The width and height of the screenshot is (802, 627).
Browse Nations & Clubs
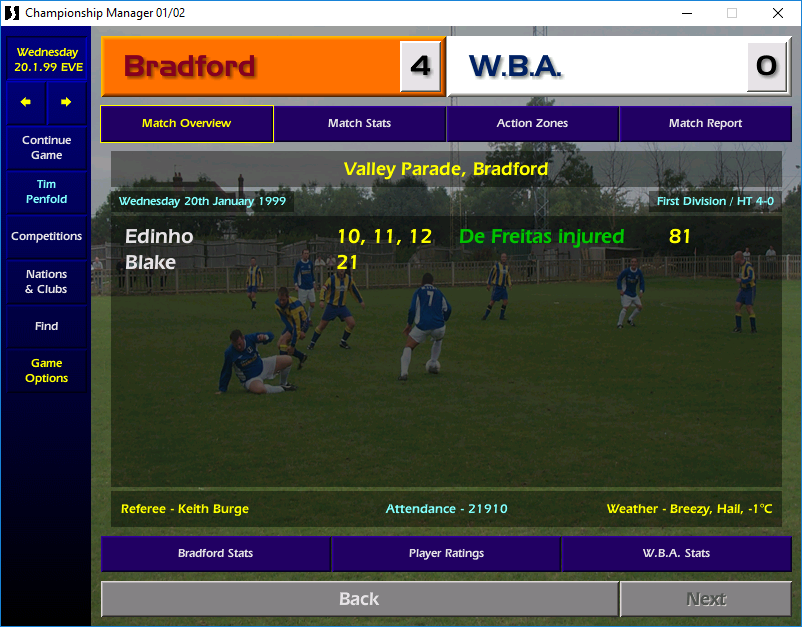[x=46, y=282]
